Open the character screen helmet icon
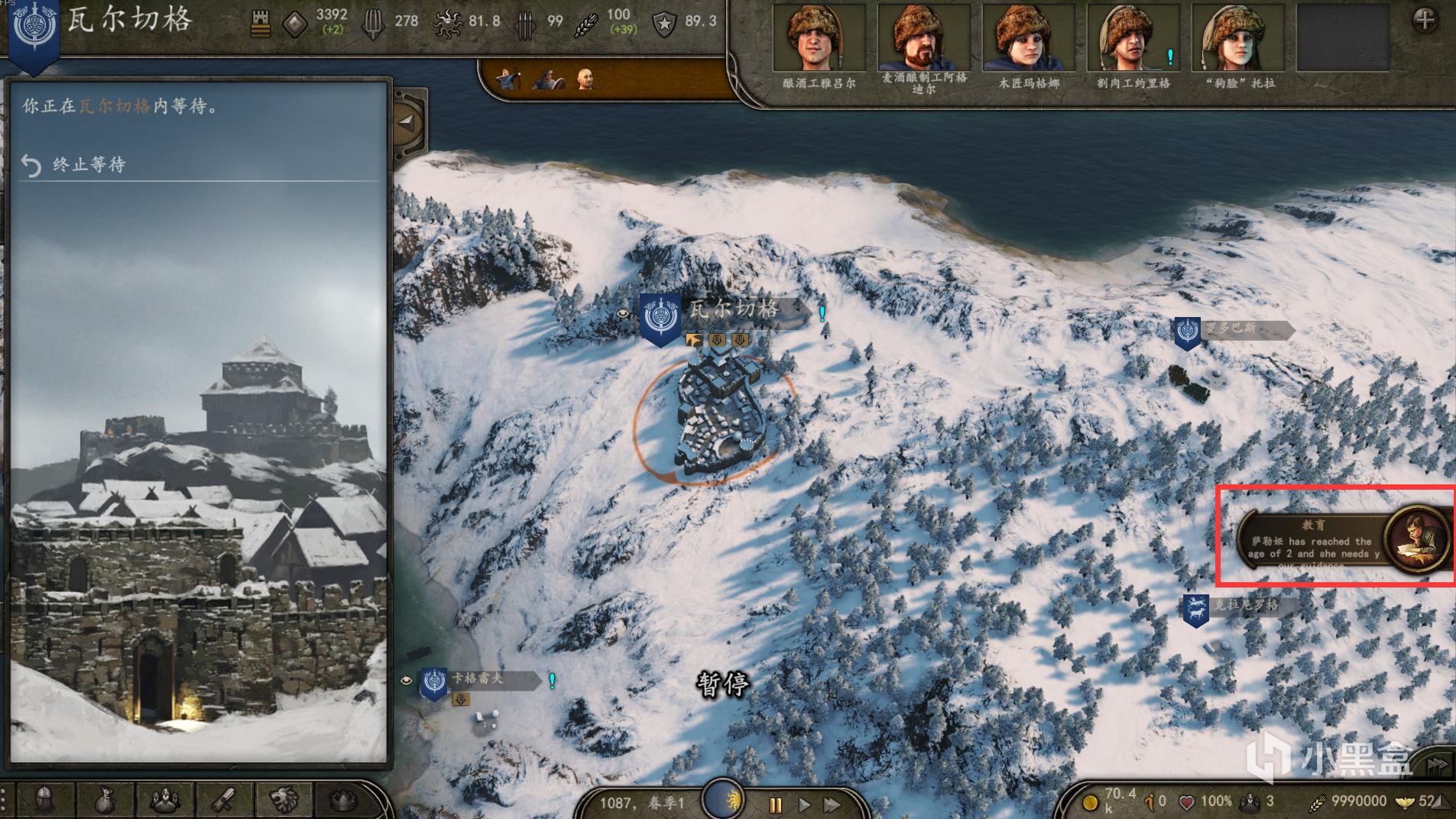The height and width of the screenshot is (819, 1456). coord(46,800)
